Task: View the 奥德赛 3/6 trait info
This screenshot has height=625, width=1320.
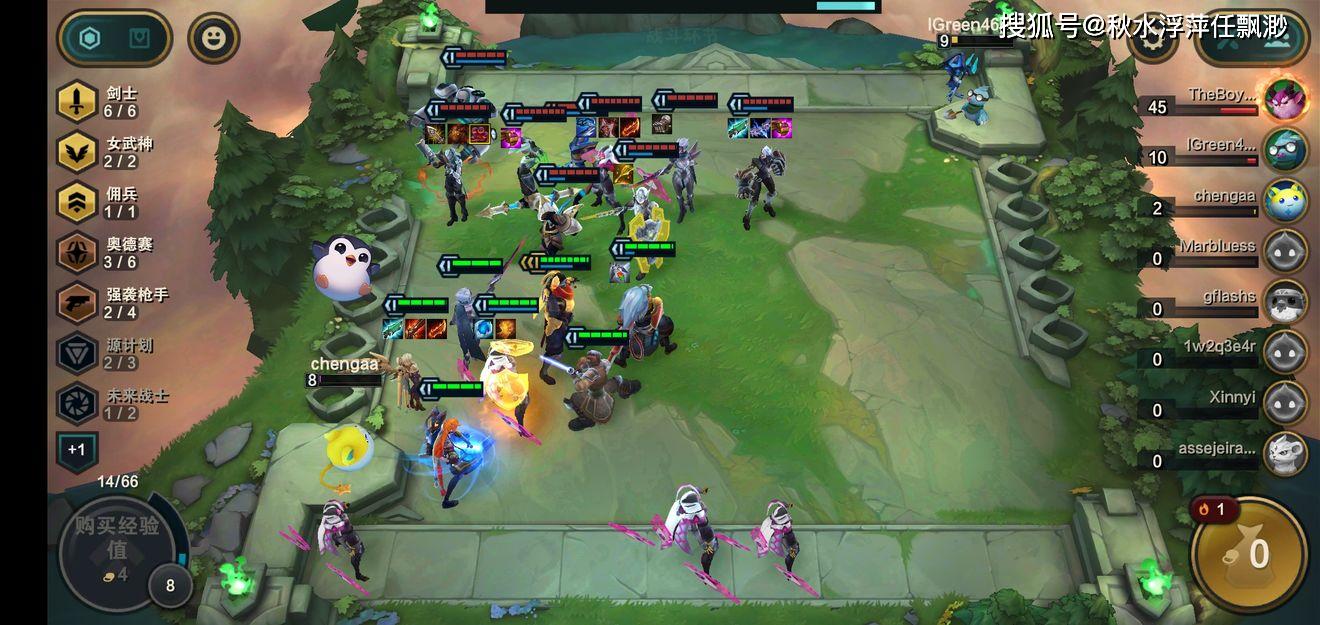Action: coord(77,252)
